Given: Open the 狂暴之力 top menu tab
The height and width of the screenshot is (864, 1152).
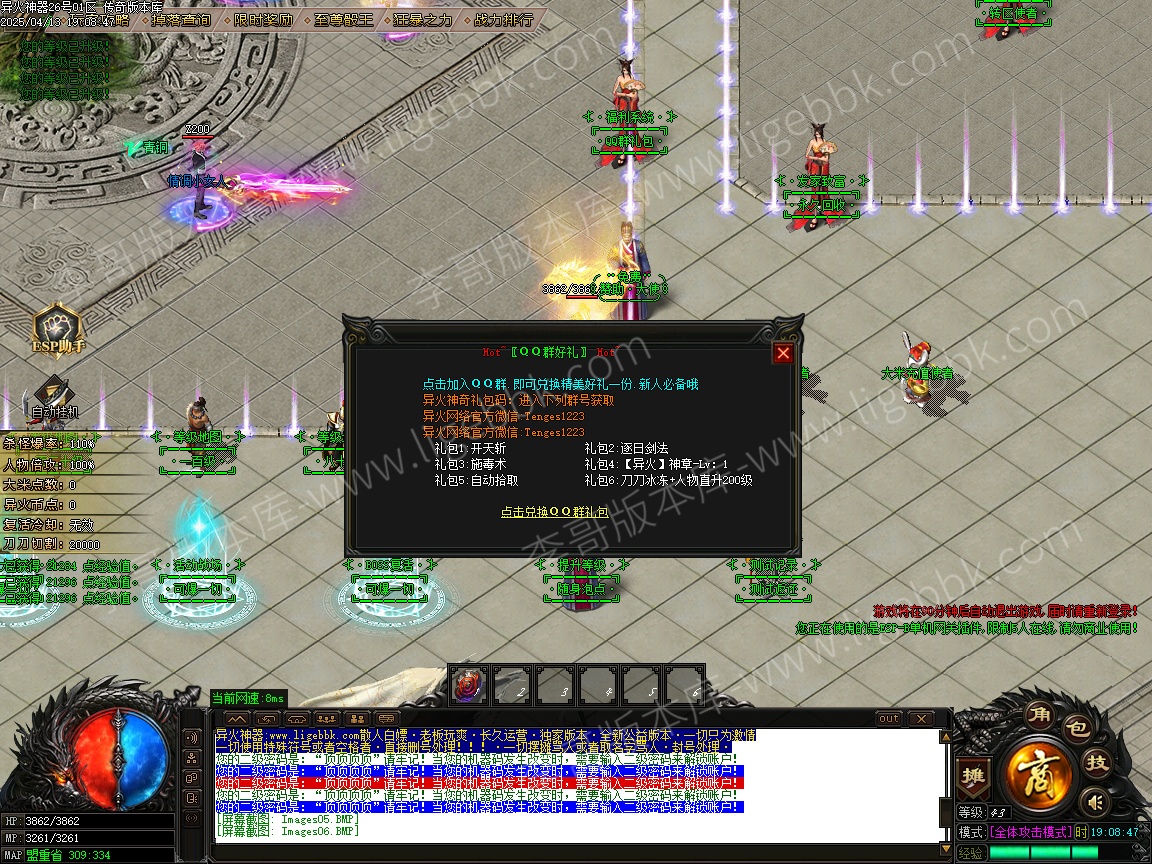Looking at the screenshot, I should coord(423,19).
